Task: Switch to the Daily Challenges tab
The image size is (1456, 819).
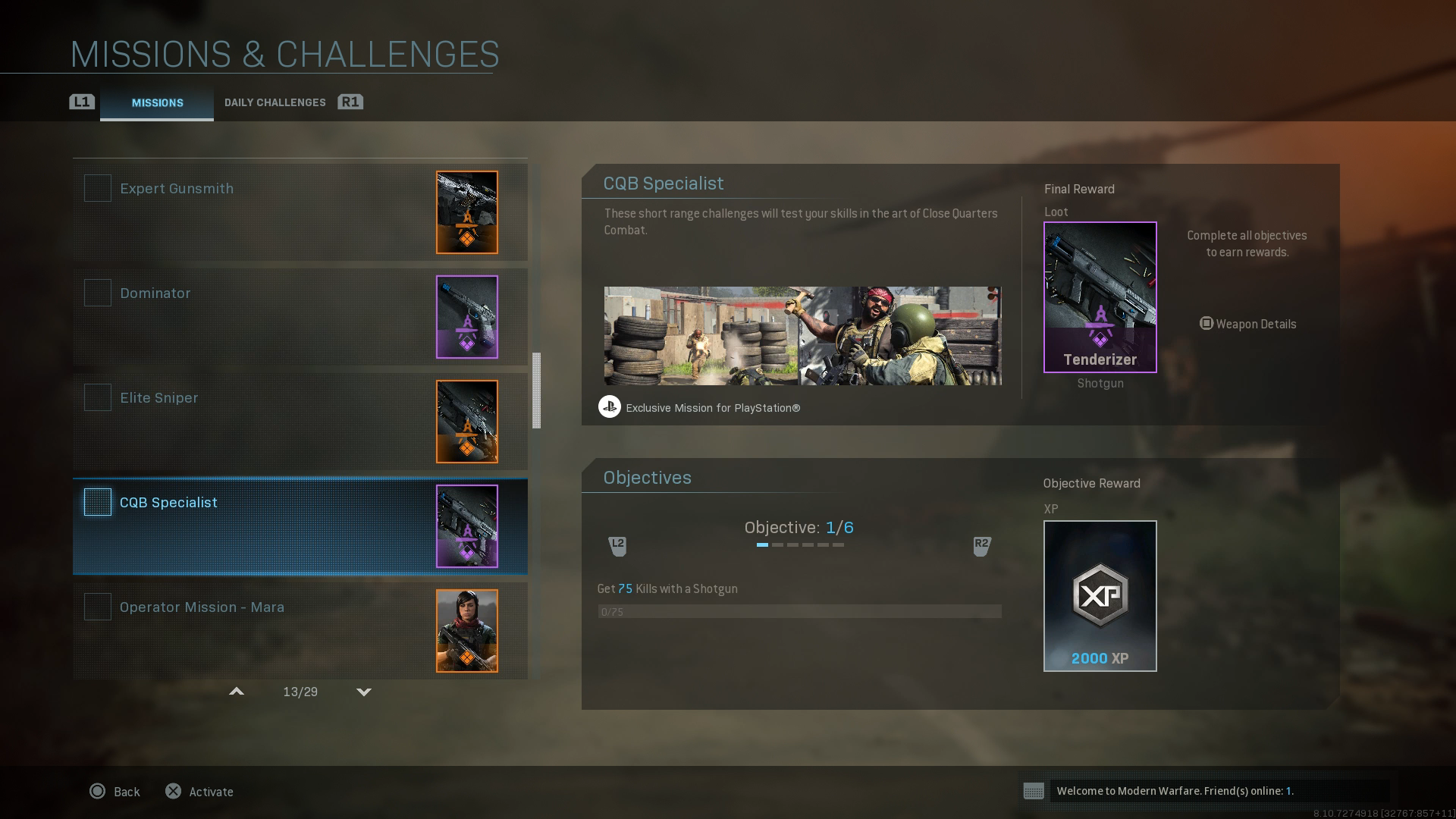Action: (275, 102)
